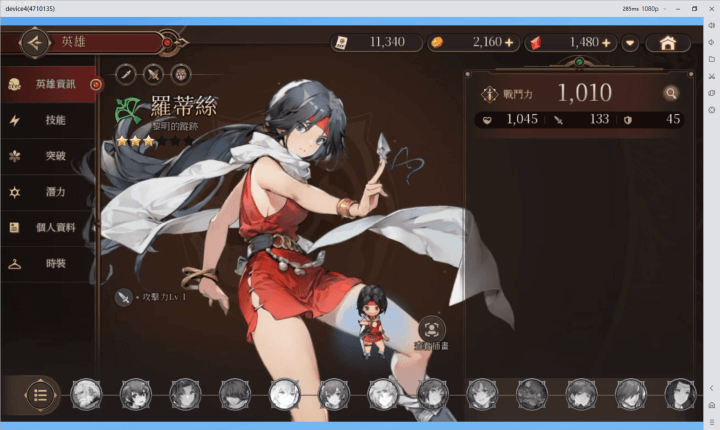
Task: Open the hero list button
Action: (x=40, y=394)
